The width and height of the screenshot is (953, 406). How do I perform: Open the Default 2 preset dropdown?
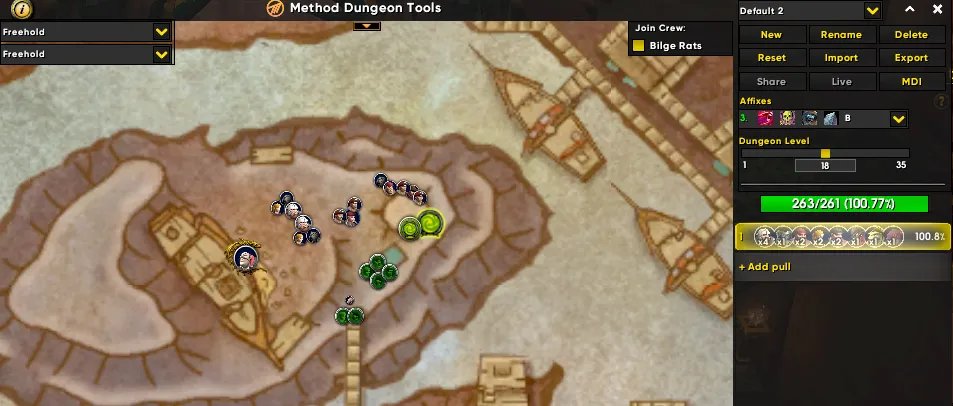[872, 10]
